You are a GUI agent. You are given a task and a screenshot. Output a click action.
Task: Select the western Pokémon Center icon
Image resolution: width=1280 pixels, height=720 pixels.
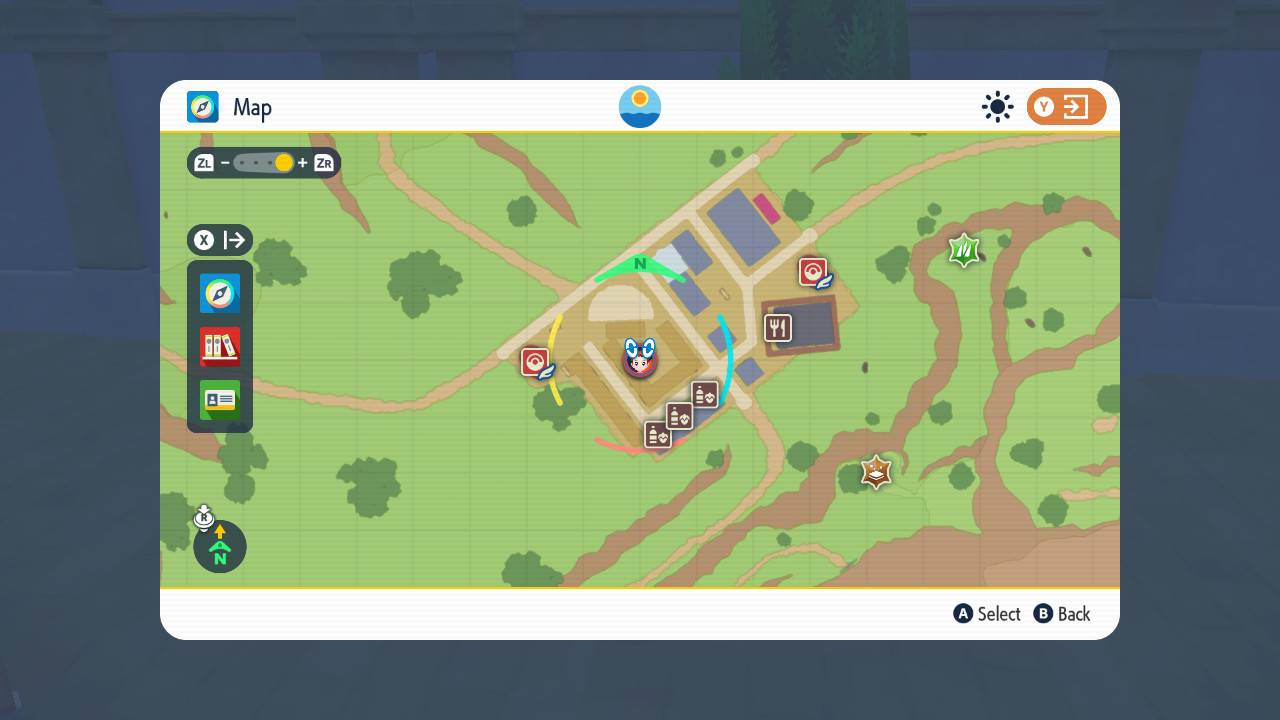click(534, 362)
